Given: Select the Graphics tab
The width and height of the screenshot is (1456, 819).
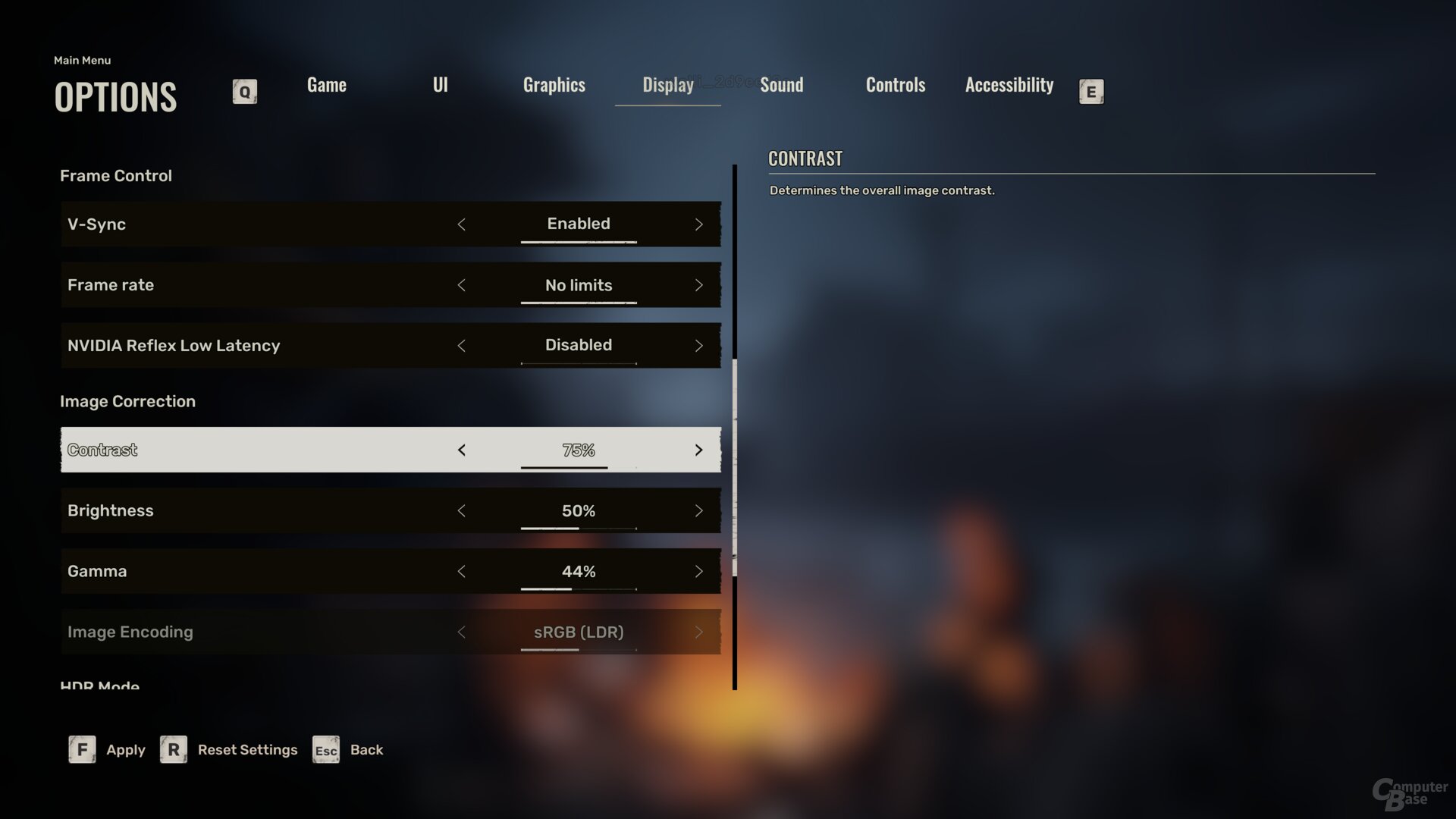Looking at the screenshot, I should point(554,85).
